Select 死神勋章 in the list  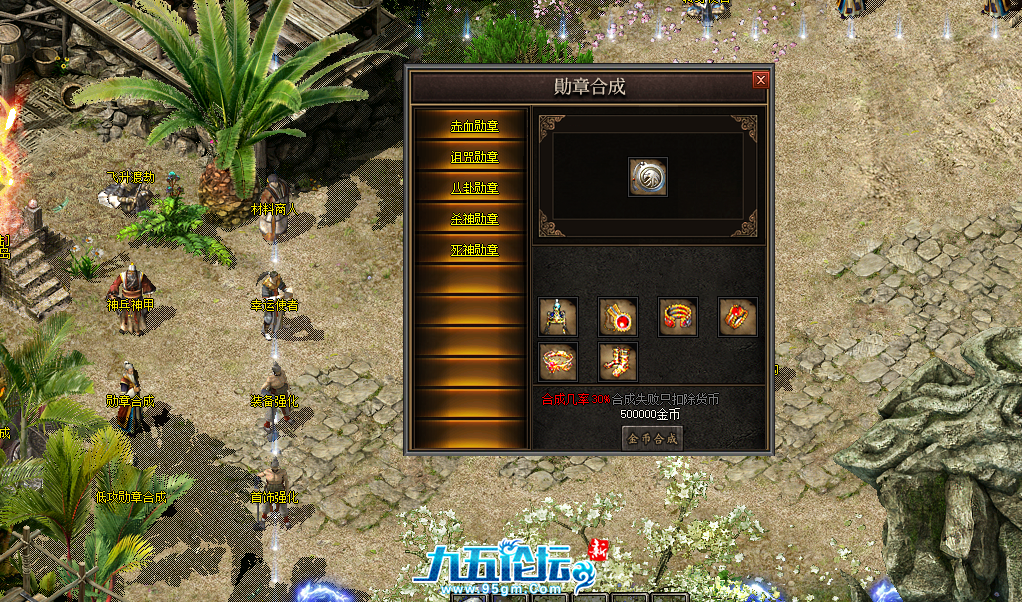click(x=473, y=250)
